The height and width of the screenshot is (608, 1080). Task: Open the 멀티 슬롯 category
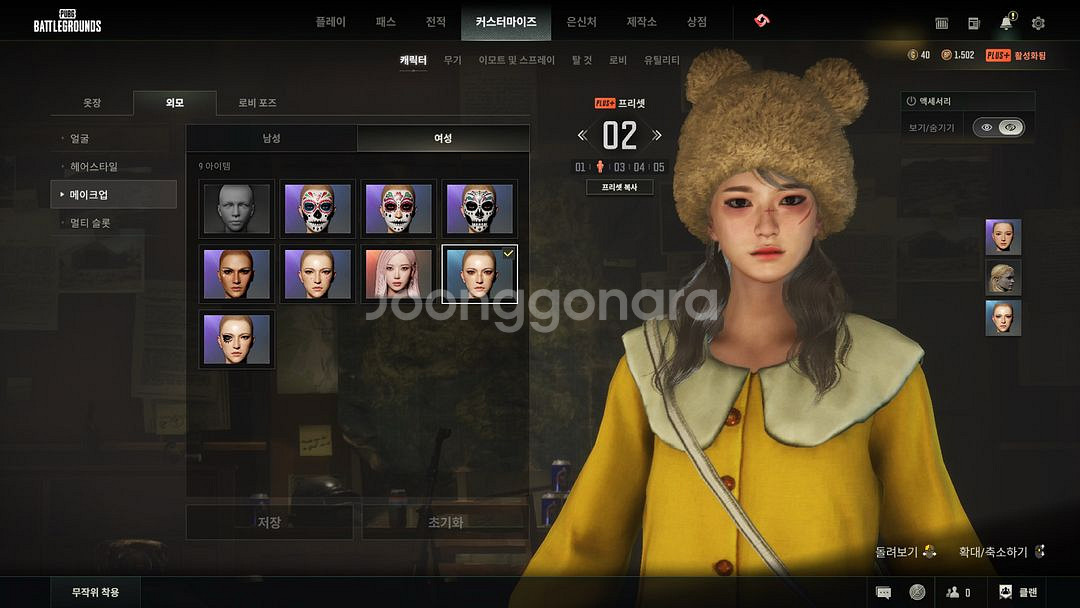click(90, 223)
